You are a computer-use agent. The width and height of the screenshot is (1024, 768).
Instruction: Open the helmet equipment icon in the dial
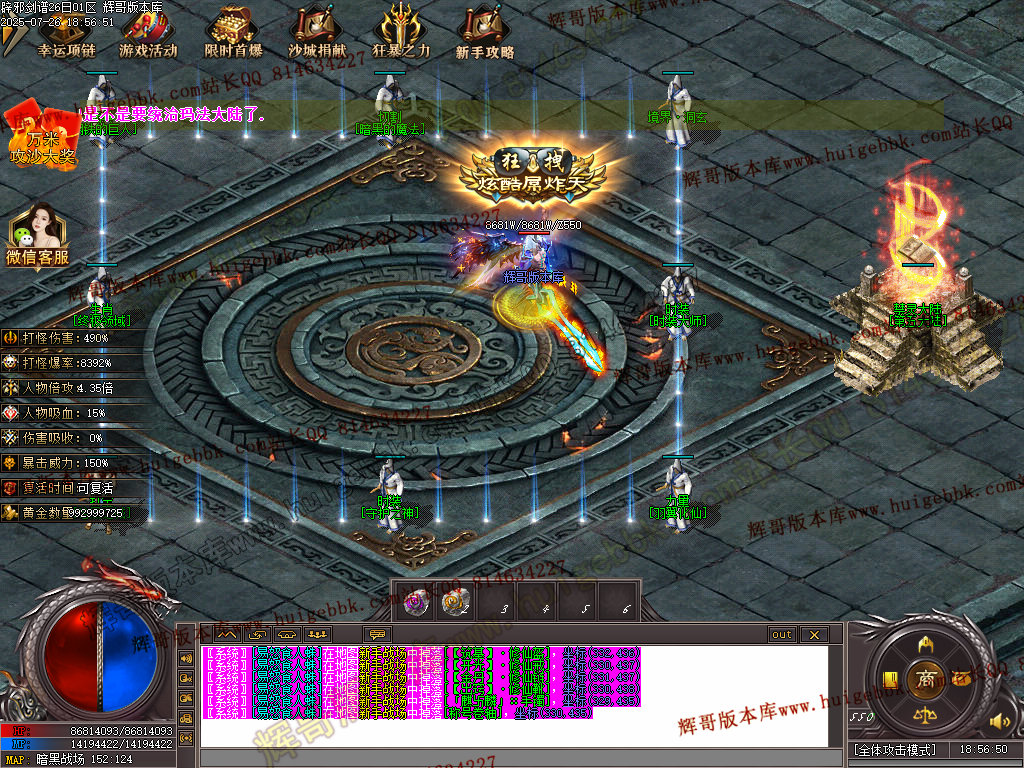click(925, 643)
